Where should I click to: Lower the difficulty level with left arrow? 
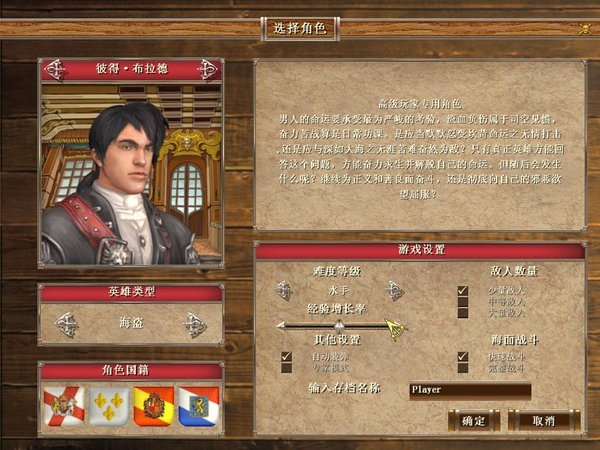[284, 290]
